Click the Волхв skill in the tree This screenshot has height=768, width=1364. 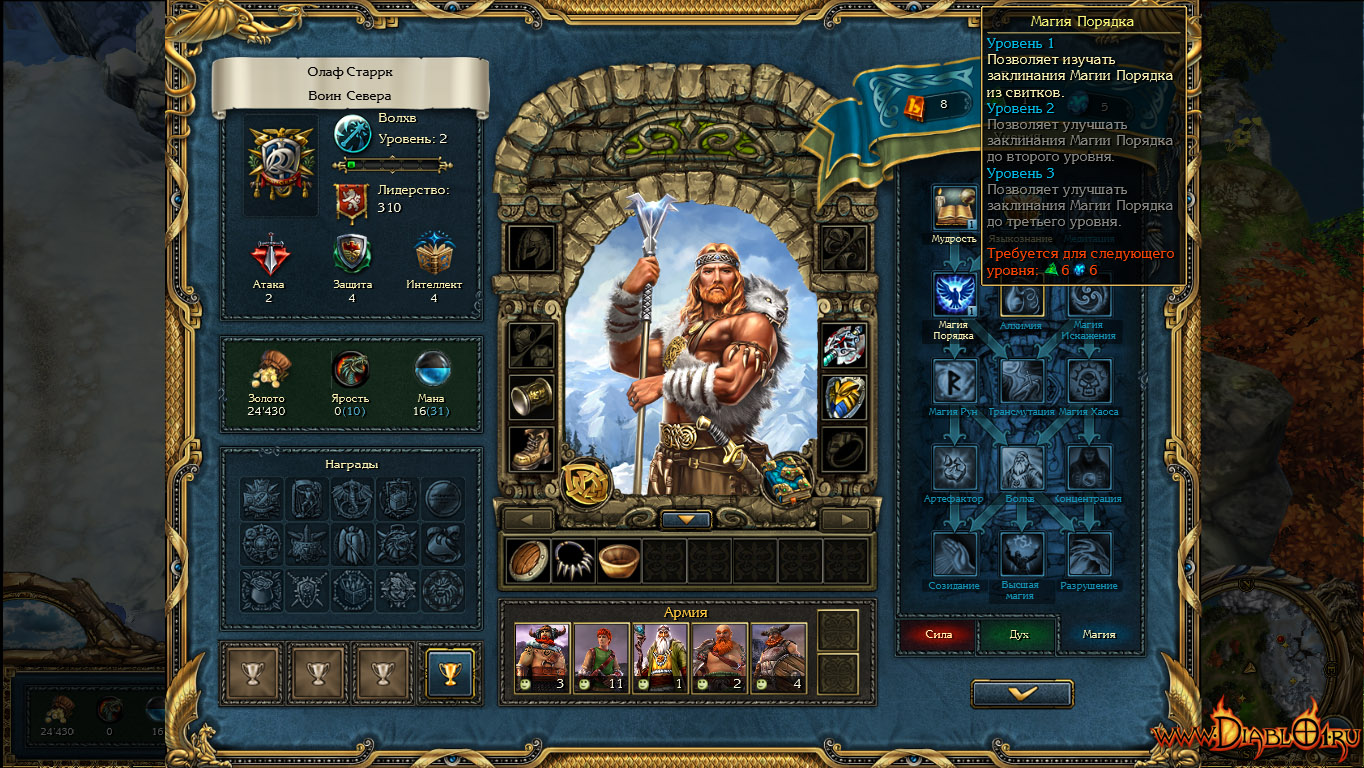tap(1022, 468)
